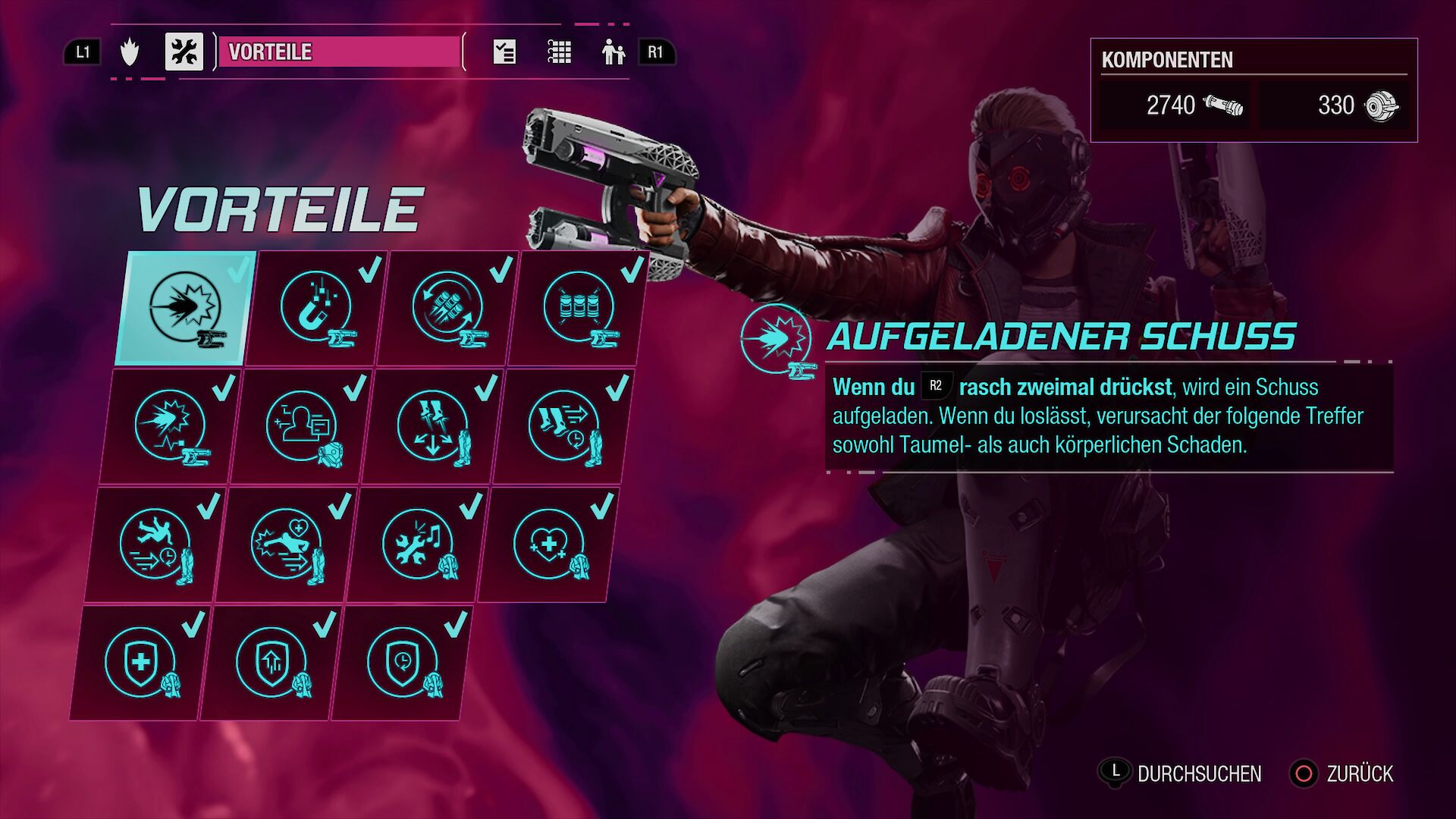Choose the shield with clock perk

402,663
